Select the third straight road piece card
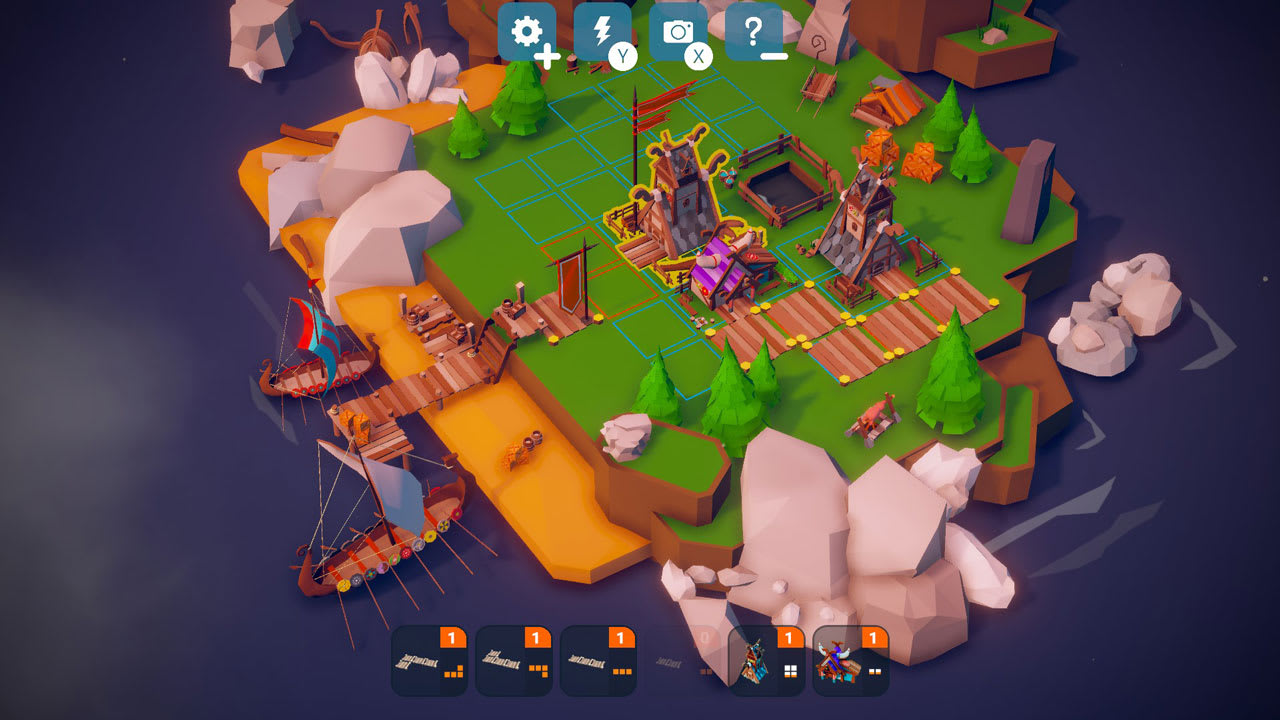The image size is (1280, 720). [598, 665]
